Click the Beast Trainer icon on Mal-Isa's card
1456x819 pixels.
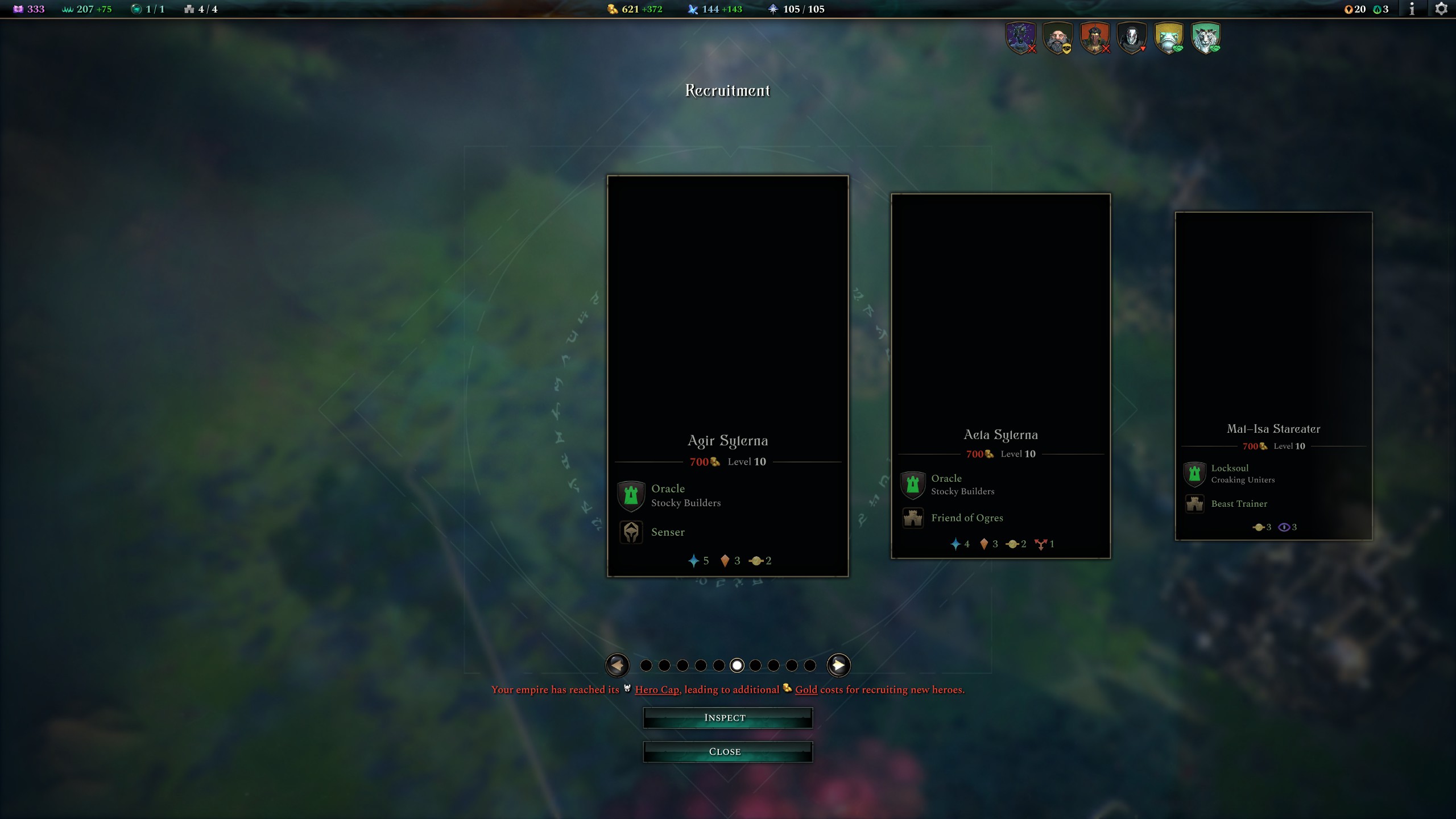click(x=1194, y=504)
